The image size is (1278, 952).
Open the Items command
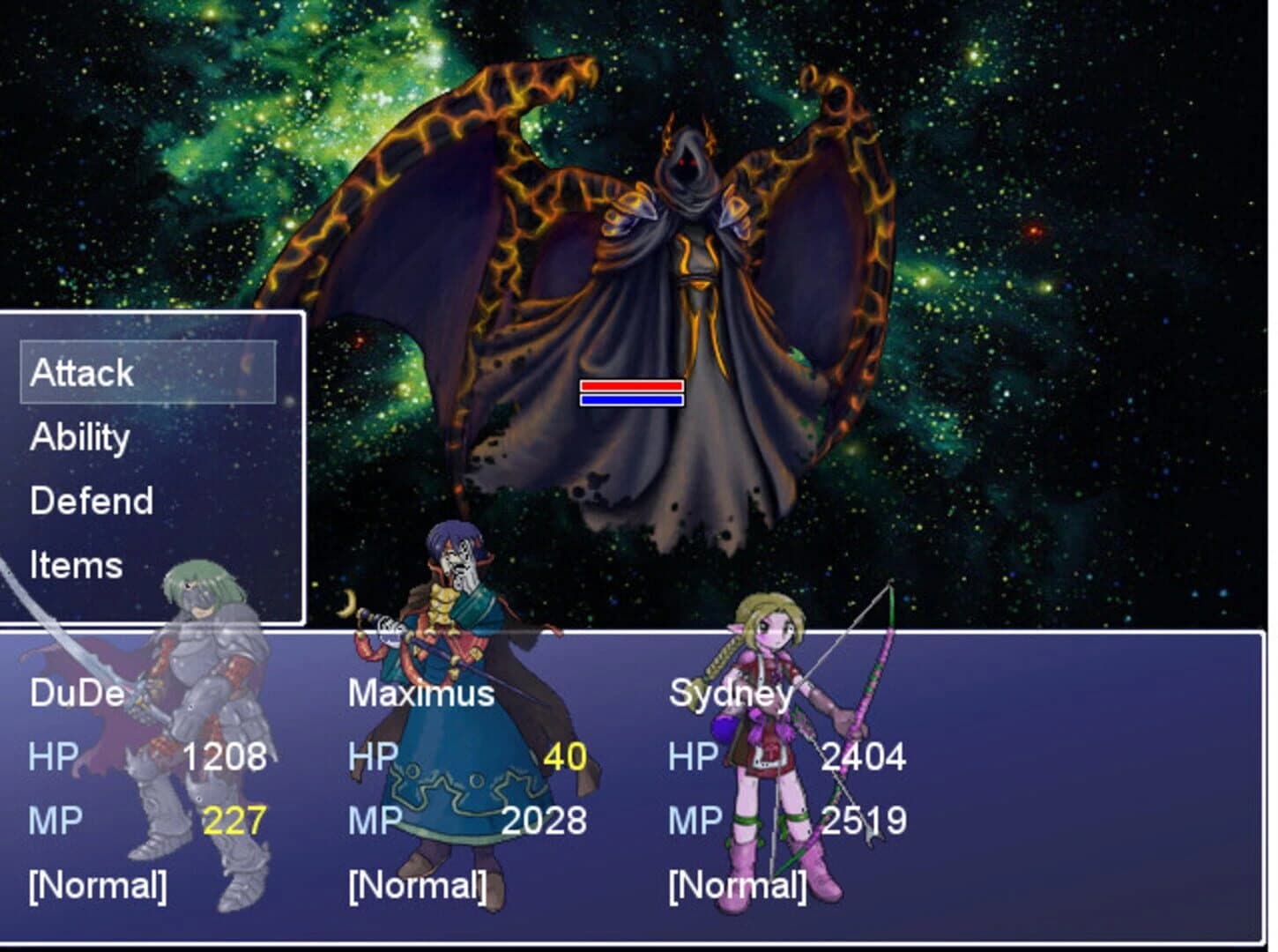[x=75, y=564]
